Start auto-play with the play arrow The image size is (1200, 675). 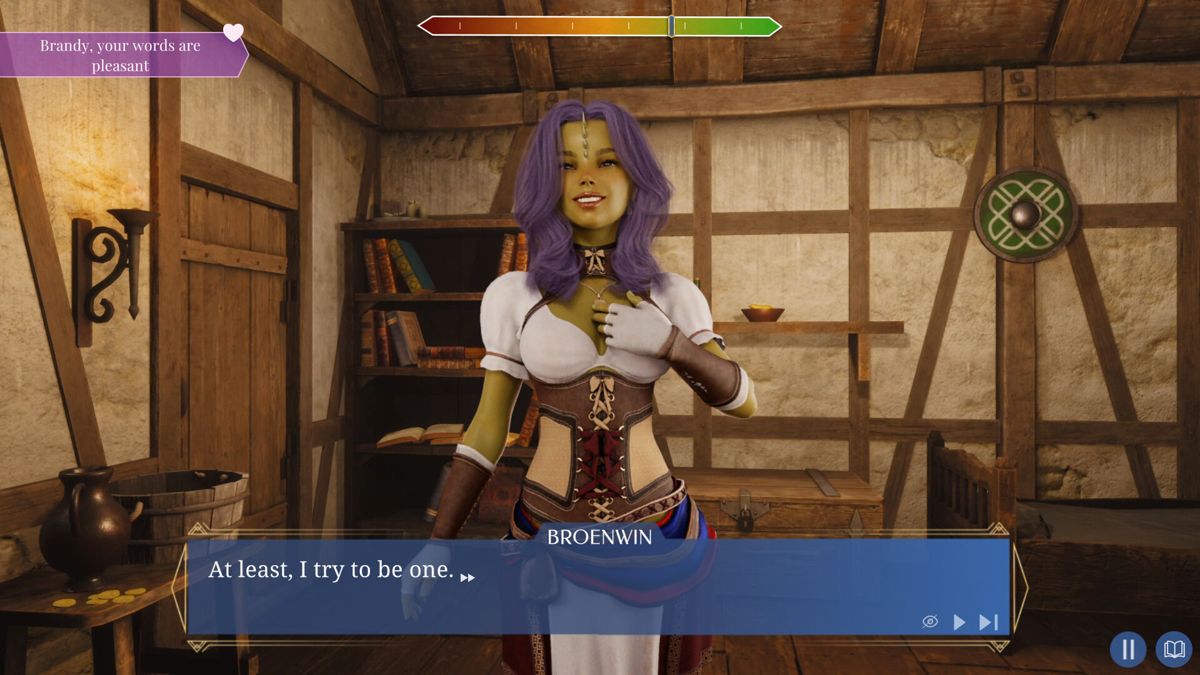pos(959,622)
